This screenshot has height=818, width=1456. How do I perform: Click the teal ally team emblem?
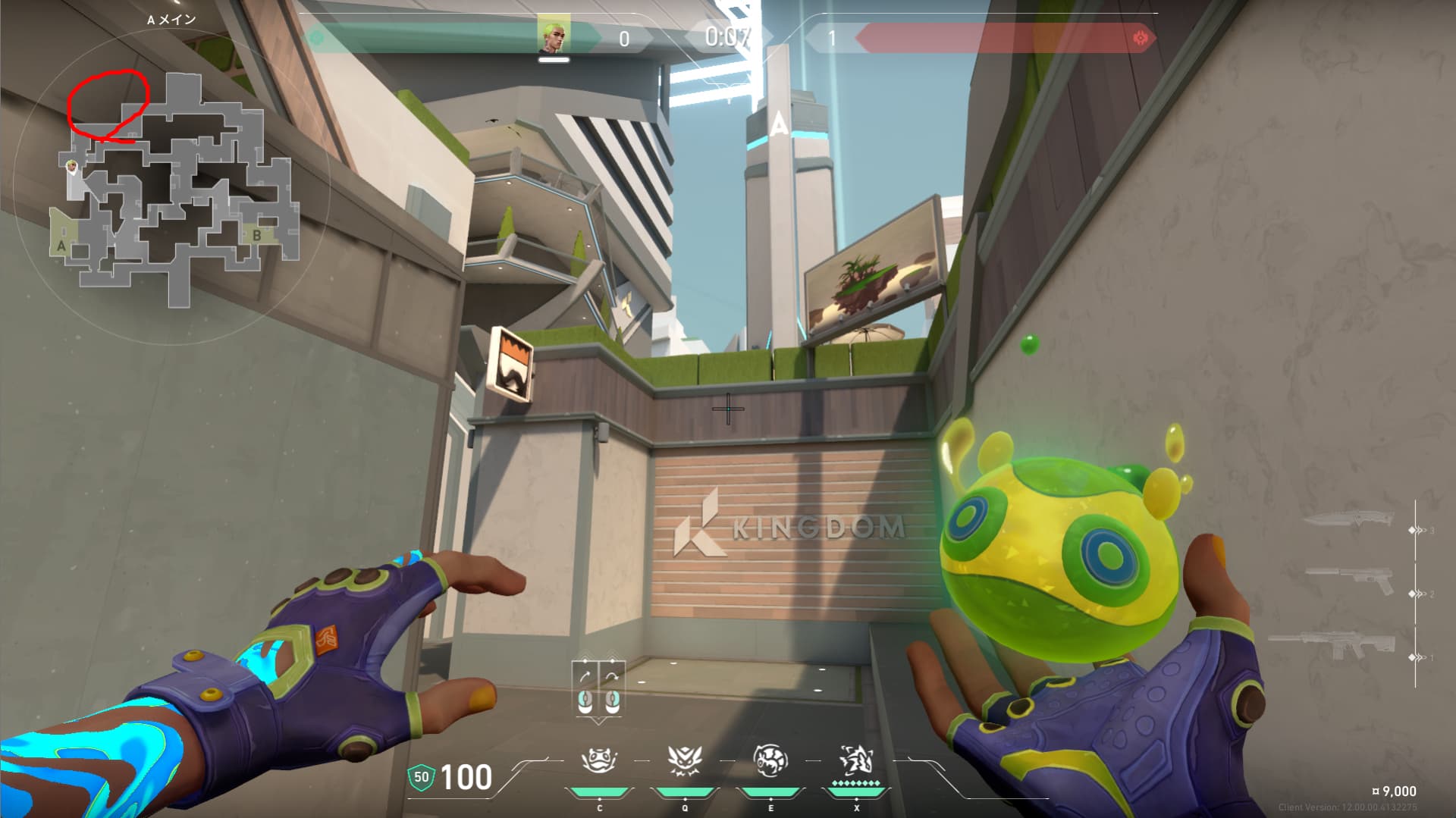point(318,37)
